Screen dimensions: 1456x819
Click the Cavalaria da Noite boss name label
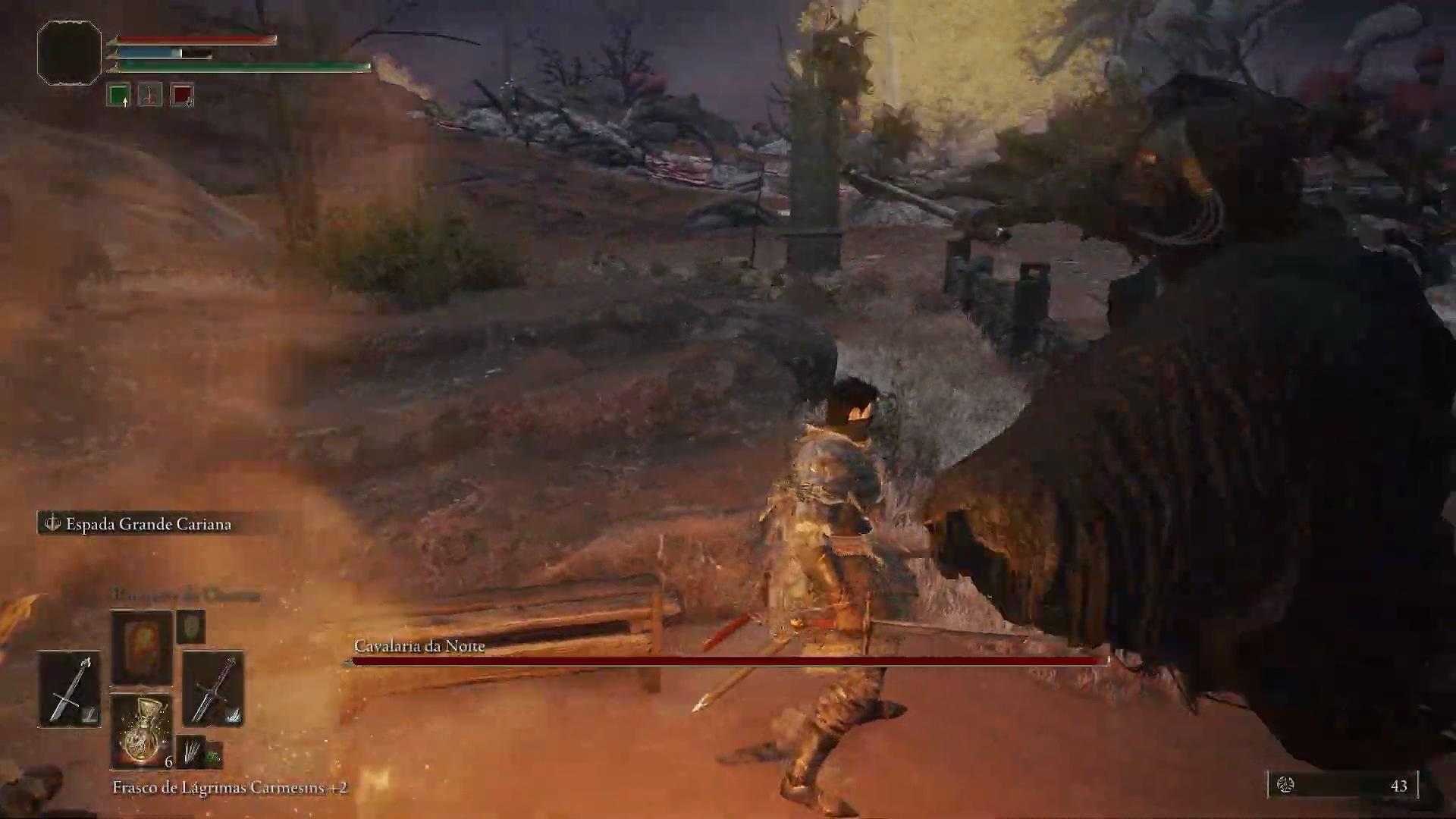pos(419,646)
